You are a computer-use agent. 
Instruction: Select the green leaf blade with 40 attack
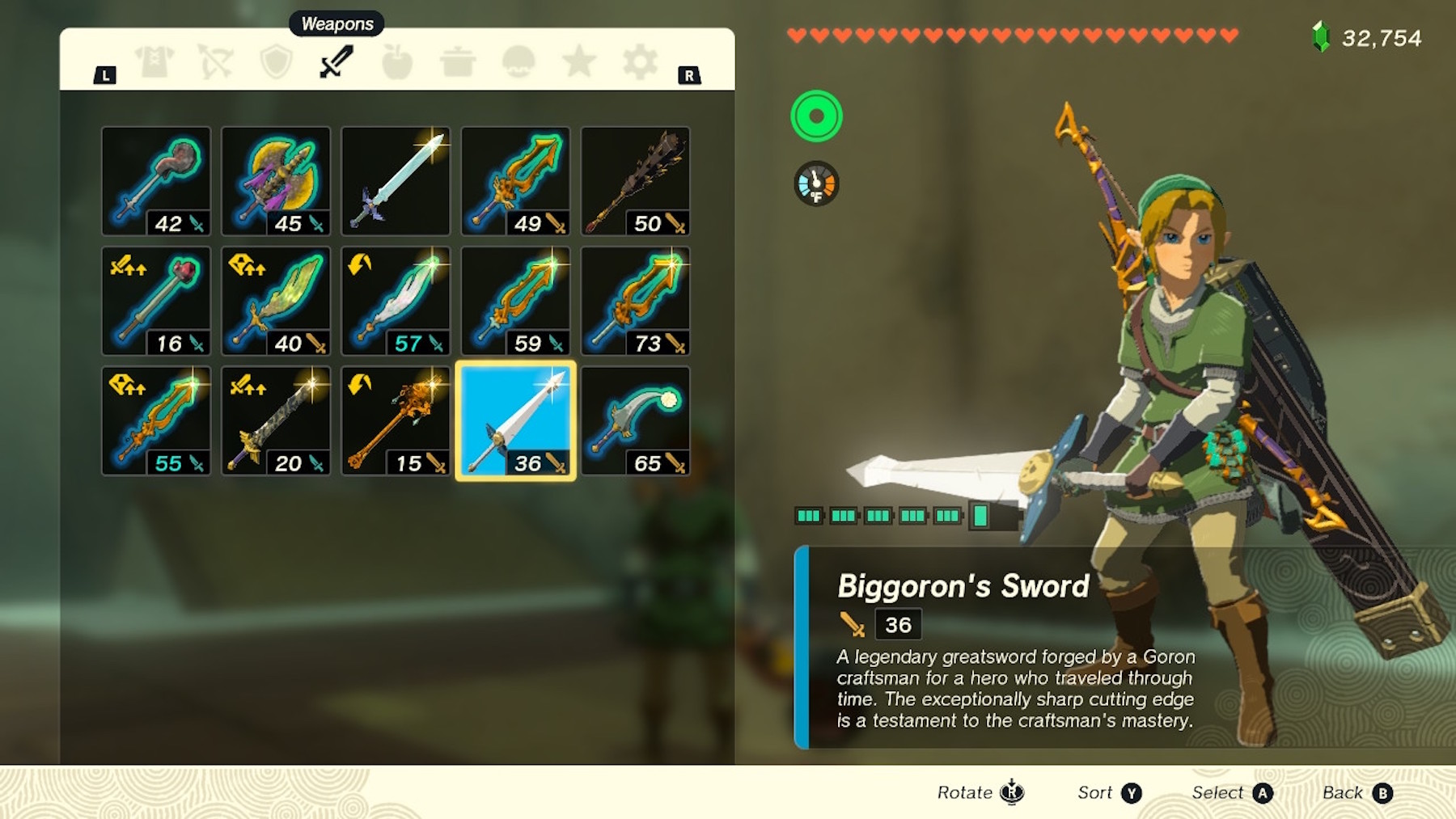(x=276, y=301)
